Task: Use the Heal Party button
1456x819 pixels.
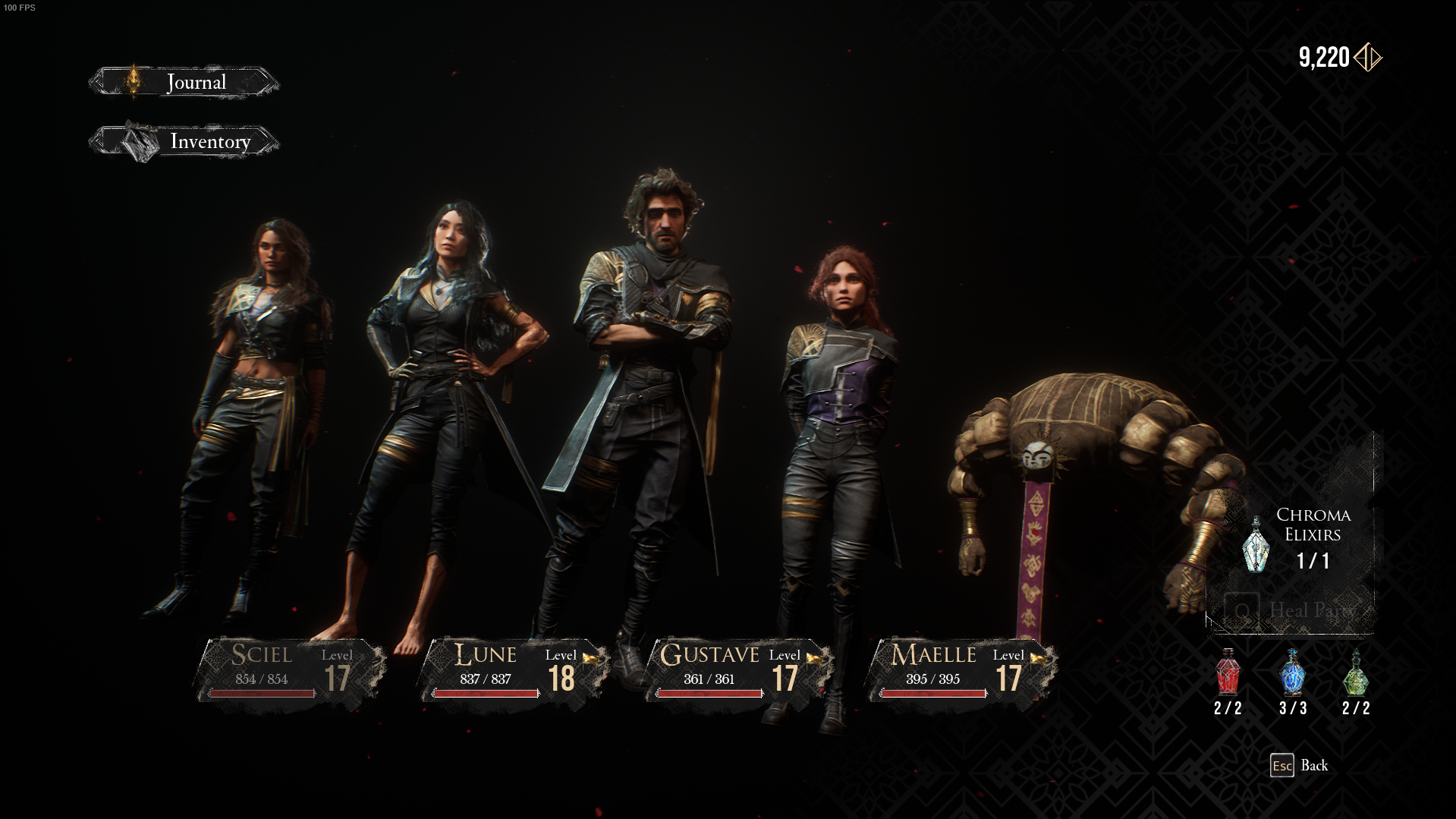Action: [1291, 610]
